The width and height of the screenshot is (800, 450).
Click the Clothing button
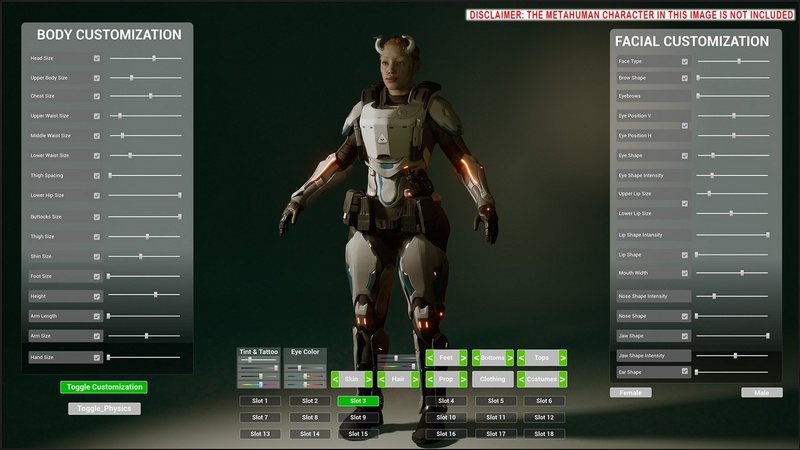point(492,379)
